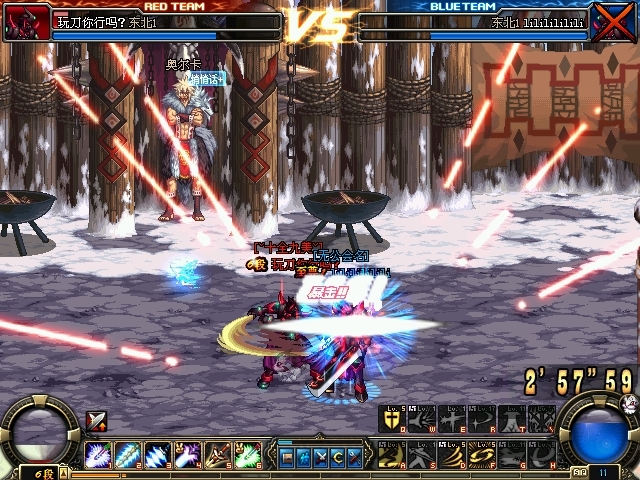This screenshot has width=640, height=480.
Task: Use the consumable in quick slot 1
Action: pyautogui.click(x=97, y=454)
